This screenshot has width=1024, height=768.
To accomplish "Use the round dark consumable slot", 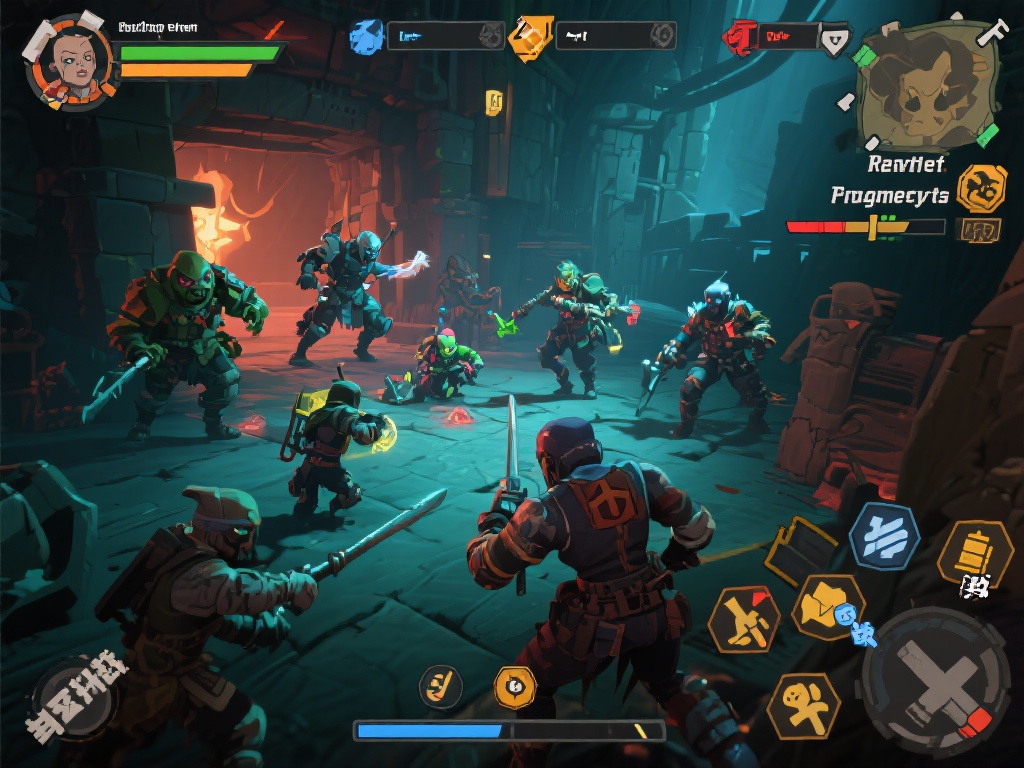I will 440,686.
